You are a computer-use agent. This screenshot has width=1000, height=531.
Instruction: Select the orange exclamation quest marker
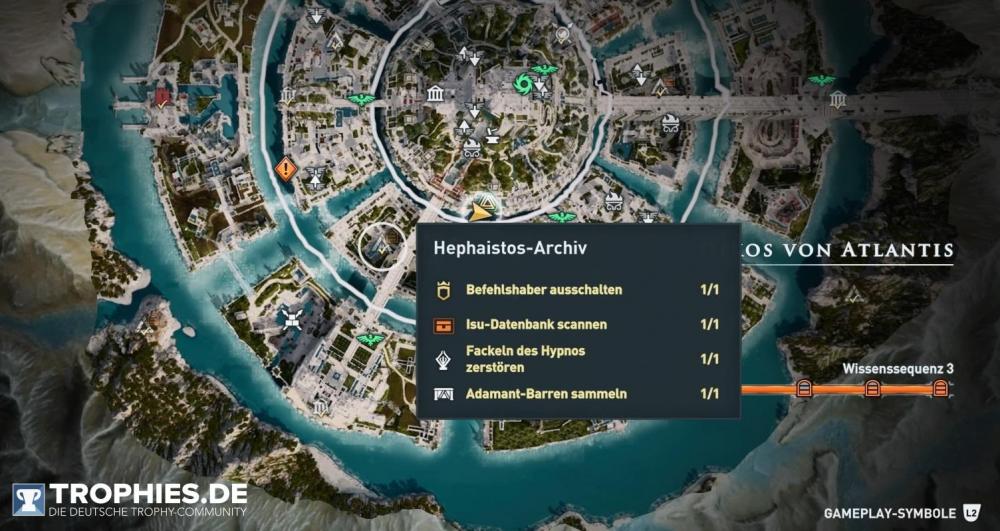(286, 169)
